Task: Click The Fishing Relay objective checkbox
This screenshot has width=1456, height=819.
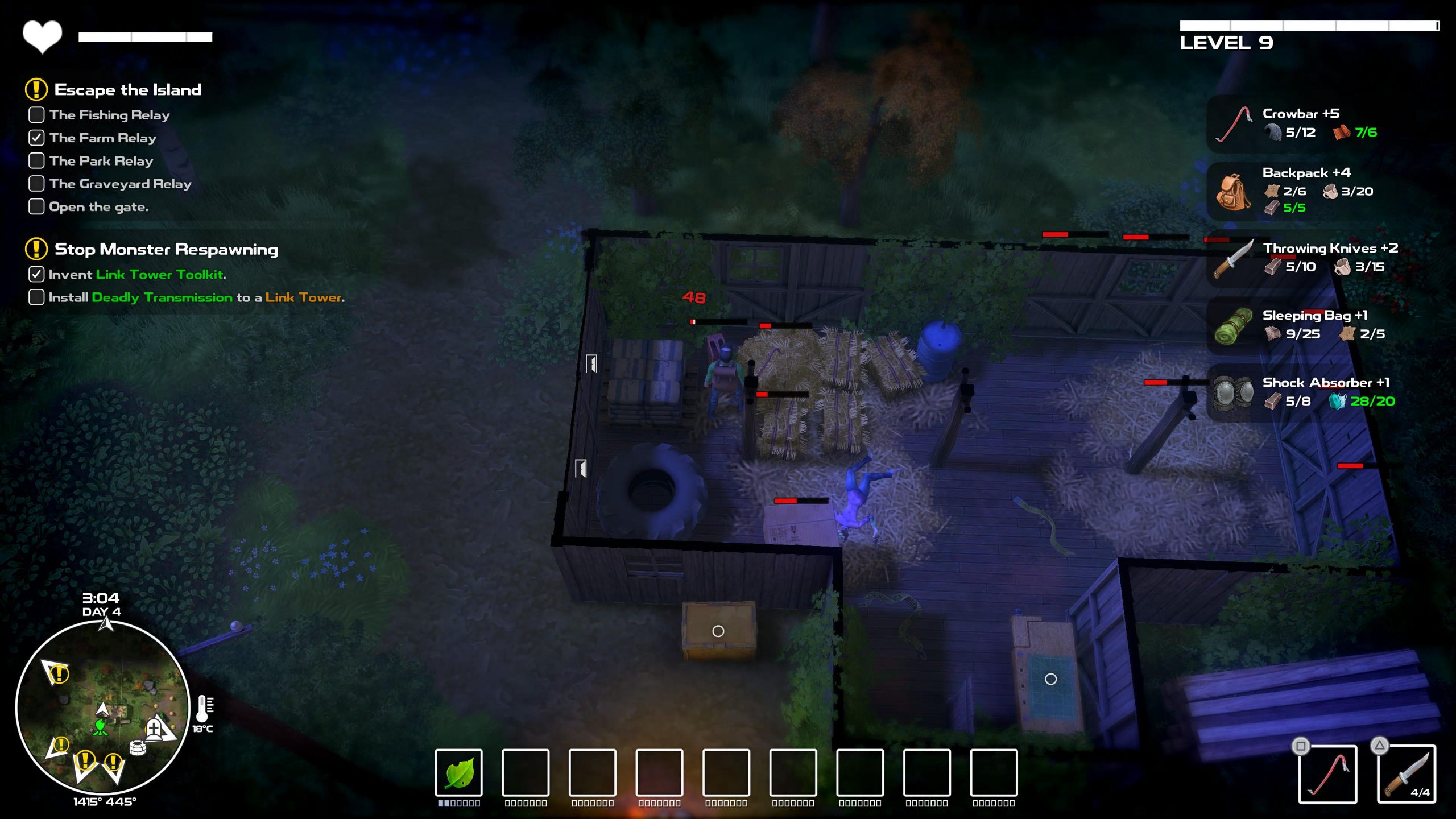Action: pos(36,115)
